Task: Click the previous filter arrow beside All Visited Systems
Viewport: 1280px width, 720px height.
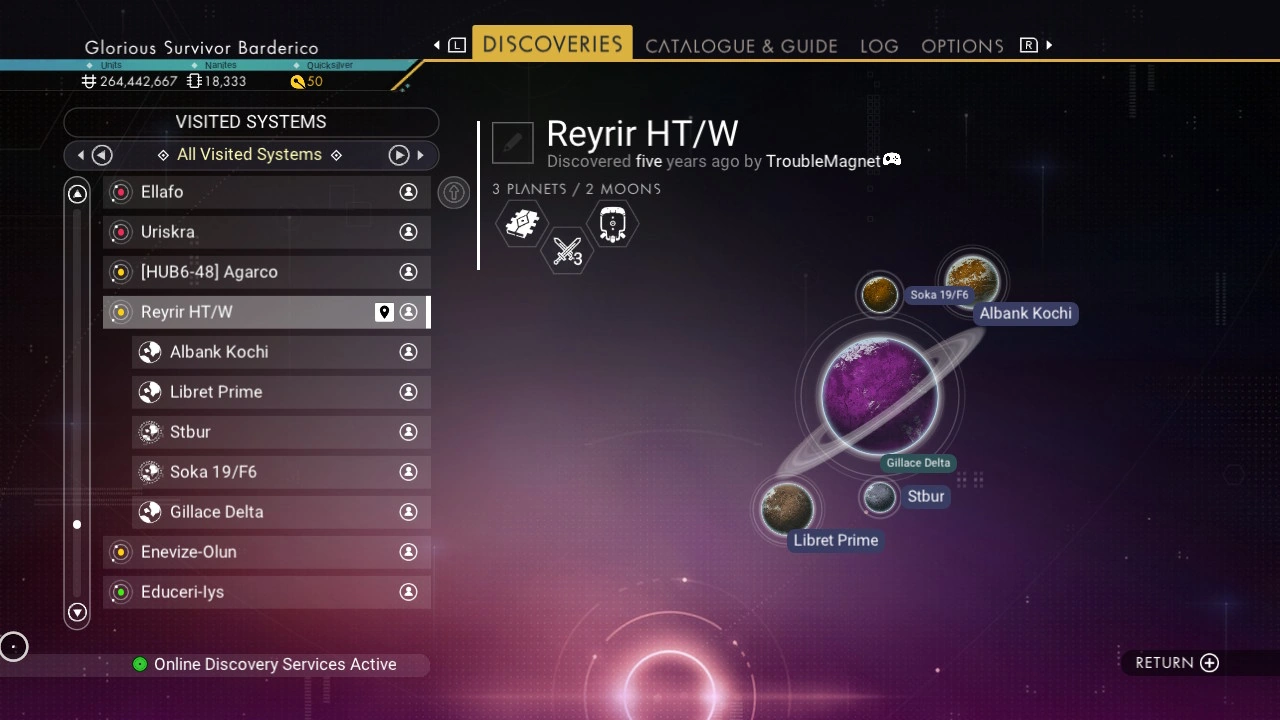Action: 102,155
